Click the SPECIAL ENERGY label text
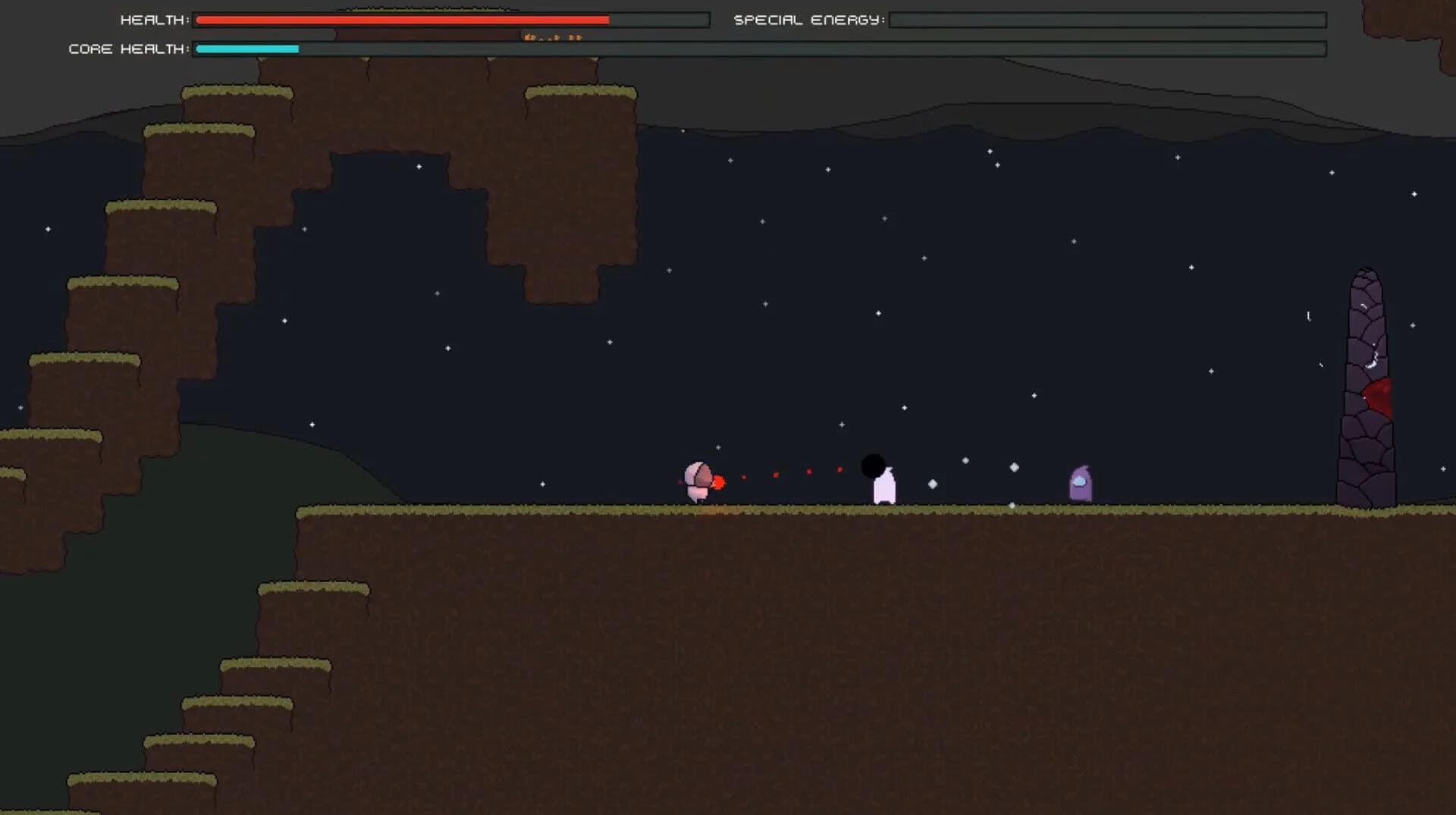Image resolution: width=1456 pixels, height=815 pixels. click(808, 20)
